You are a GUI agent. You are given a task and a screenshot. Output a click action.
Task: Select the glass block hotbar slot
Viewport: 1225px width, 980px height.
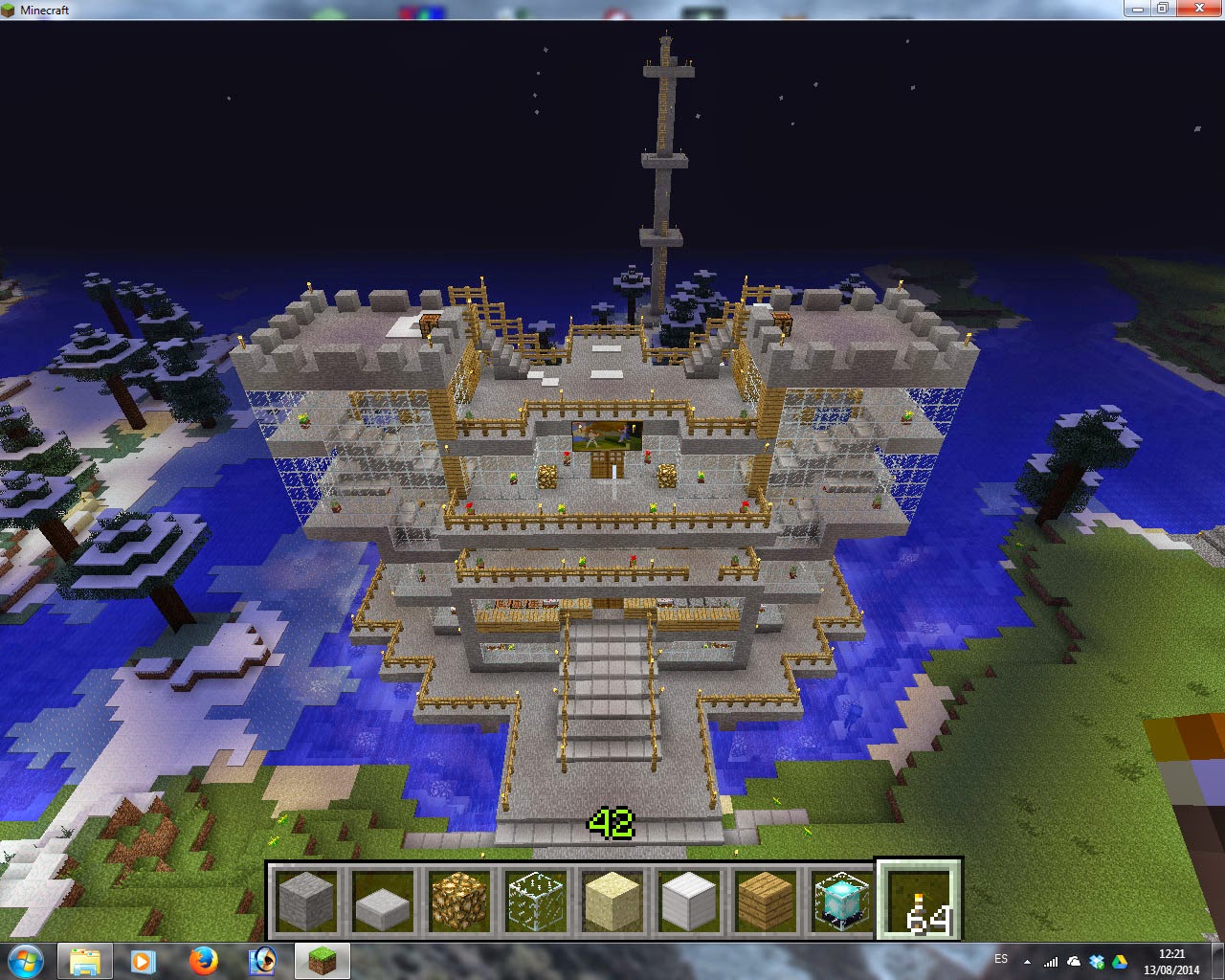[x=536, y=902]
